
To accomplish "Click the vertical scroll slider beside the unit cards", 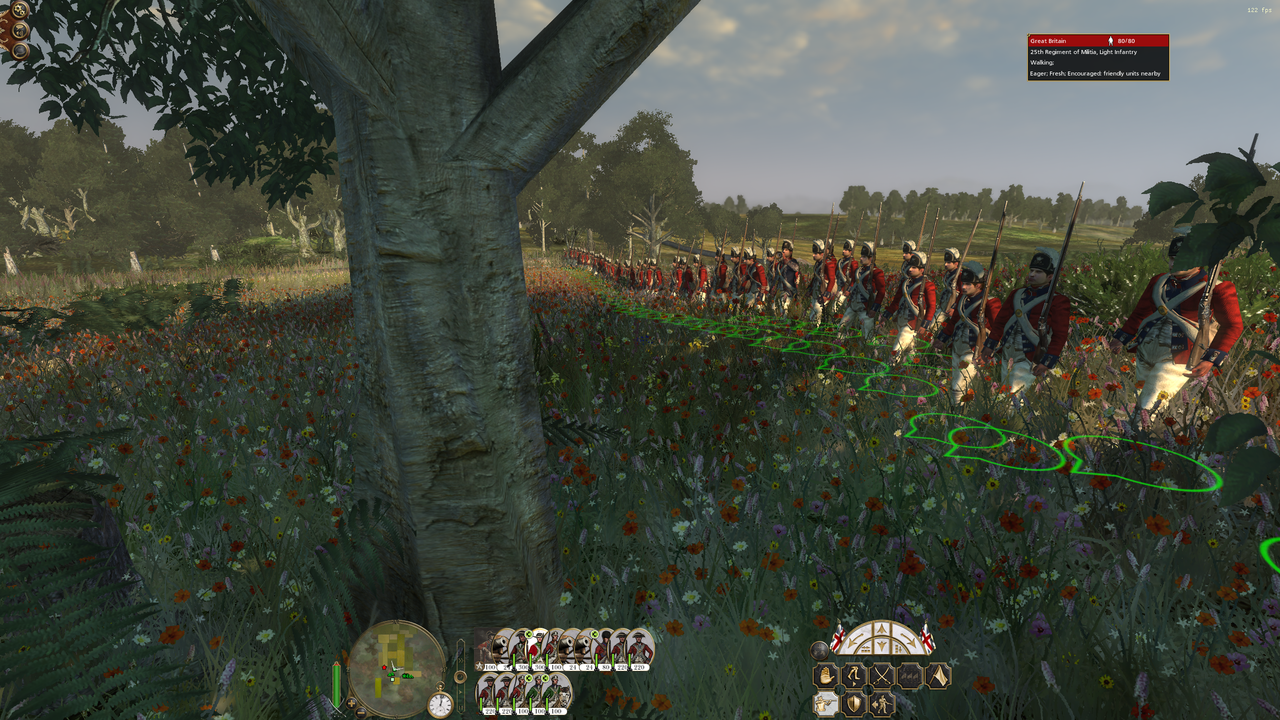I will point(461,675).
